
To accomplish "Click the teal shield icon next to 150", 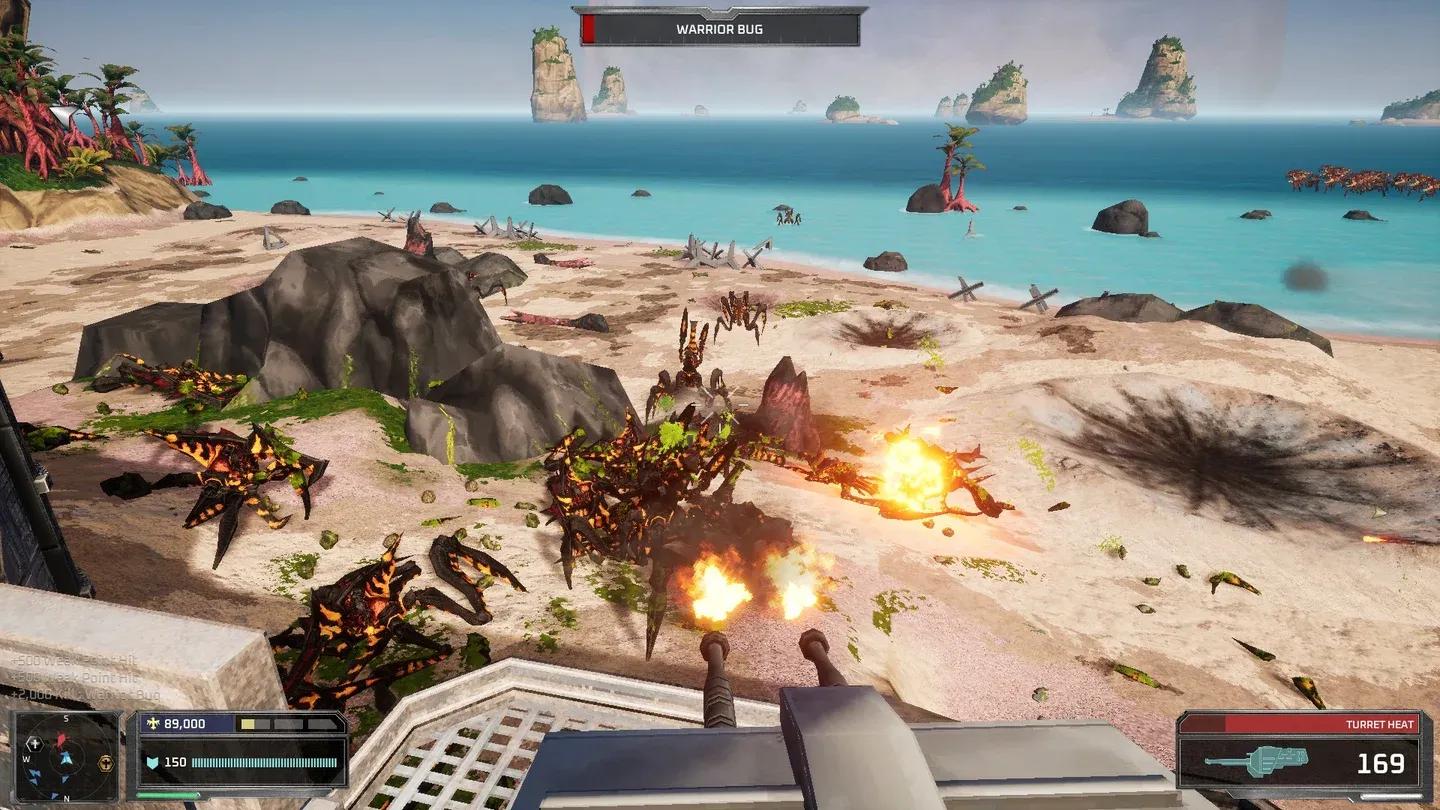I will click(154, 761).
